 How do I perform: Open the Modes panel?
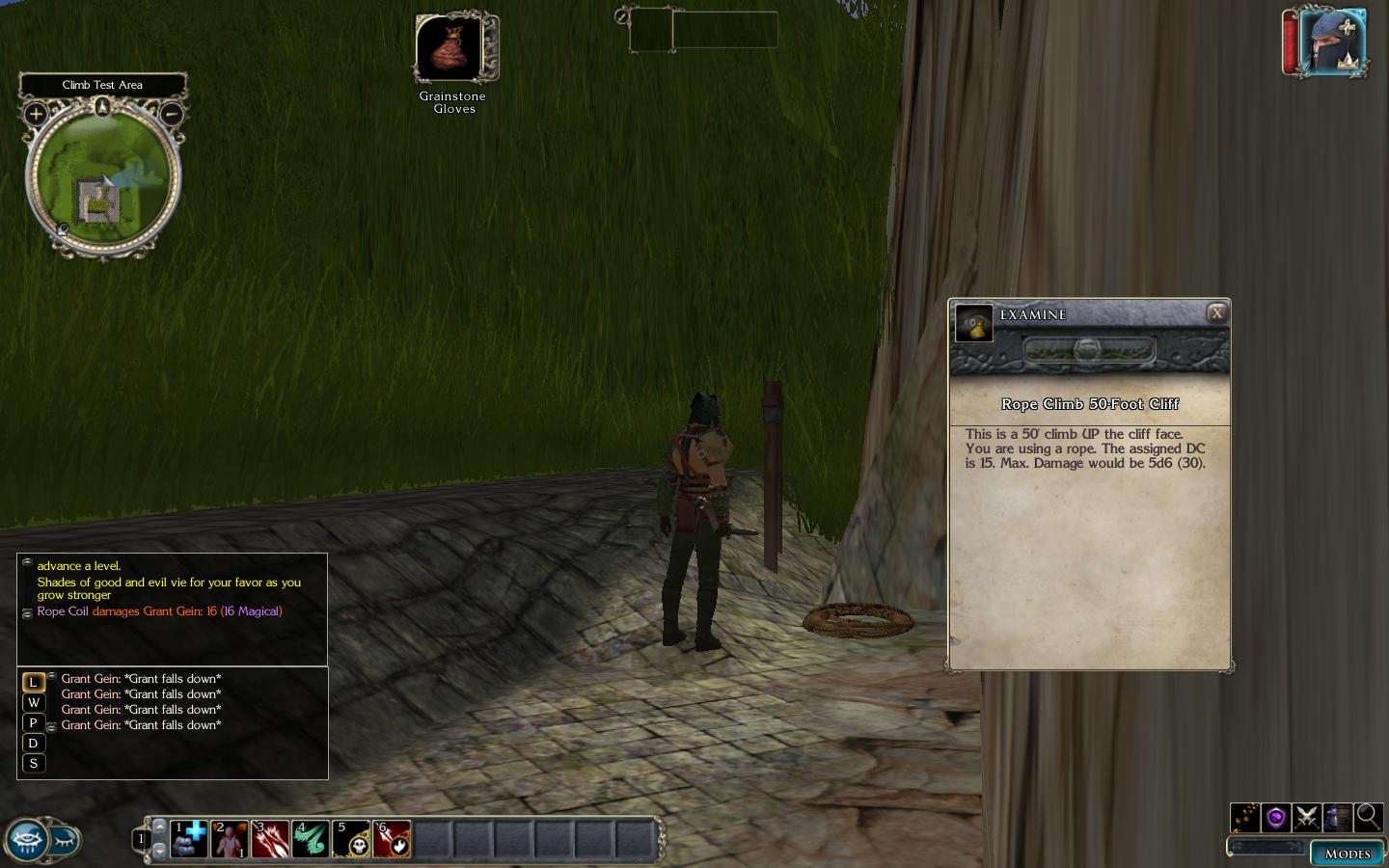click(x=1347, y=854)
